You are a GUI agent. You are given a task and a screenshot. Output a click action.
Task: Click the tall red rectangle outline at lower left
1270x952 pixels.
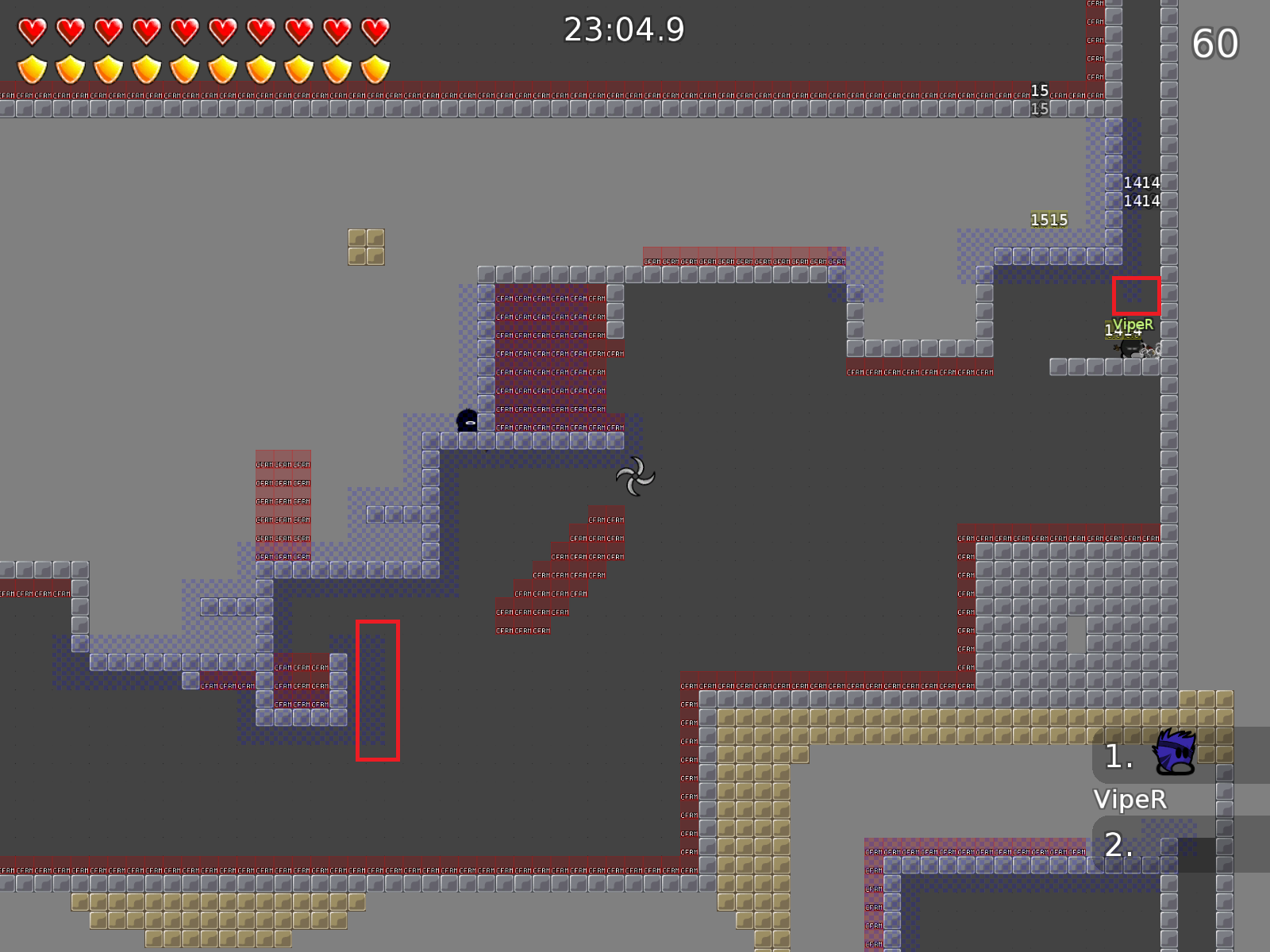pyautogui.click(x=378, y=689)
